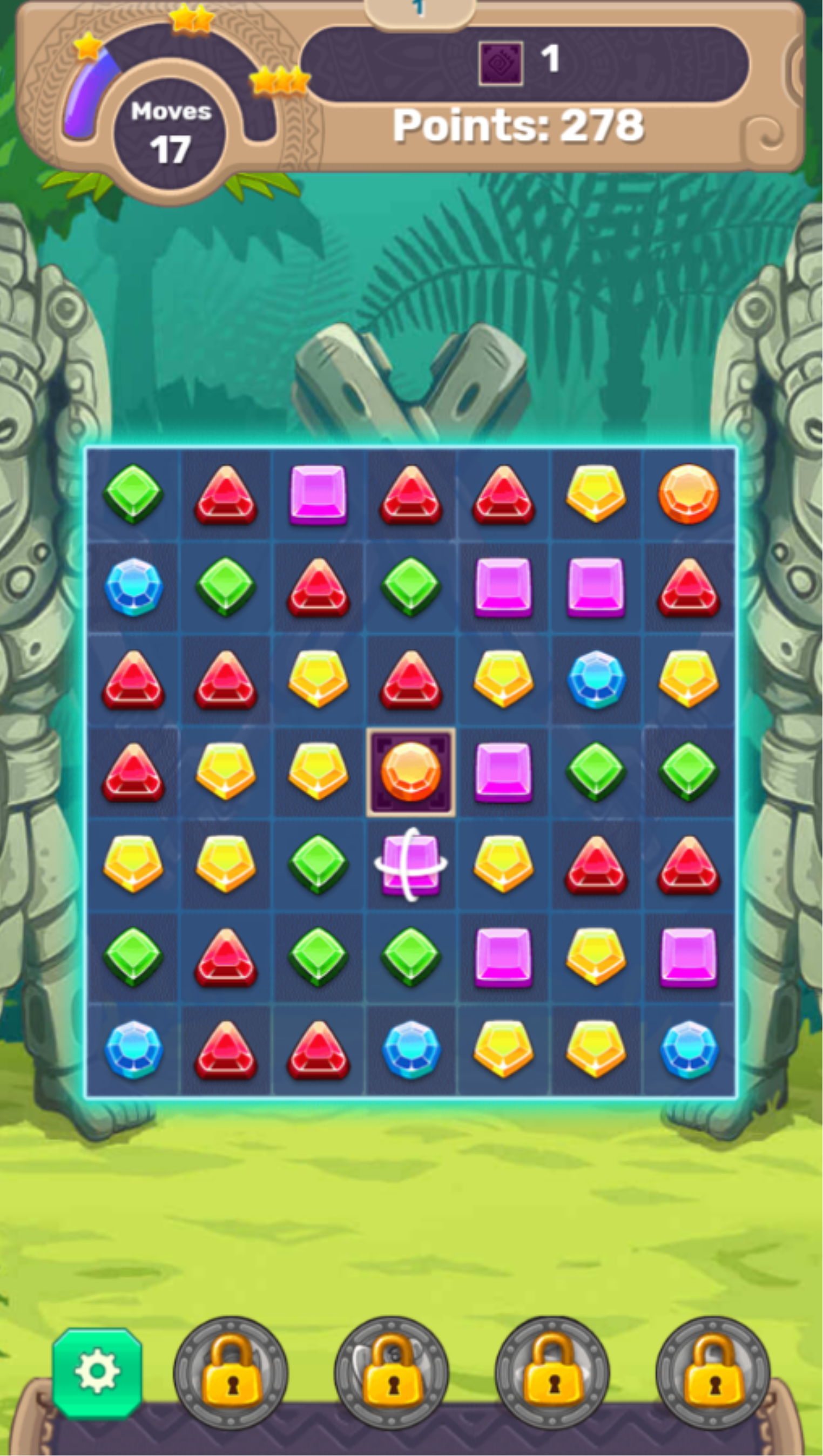Select the blue gem in the bottom-right board corner
823x1456 pixels.
(x=689, y=1048)
